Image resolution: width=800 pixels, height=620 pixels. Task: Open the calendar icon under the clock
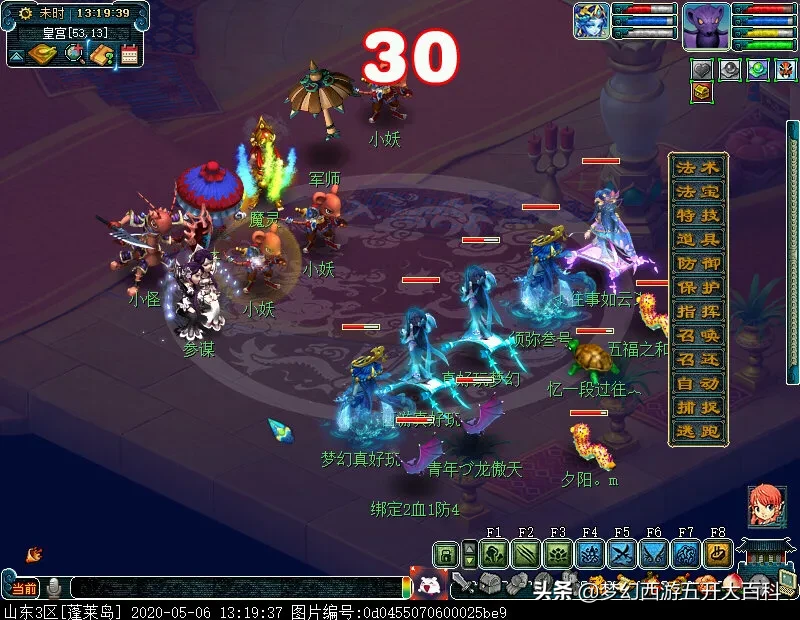(x=129, y=54)
